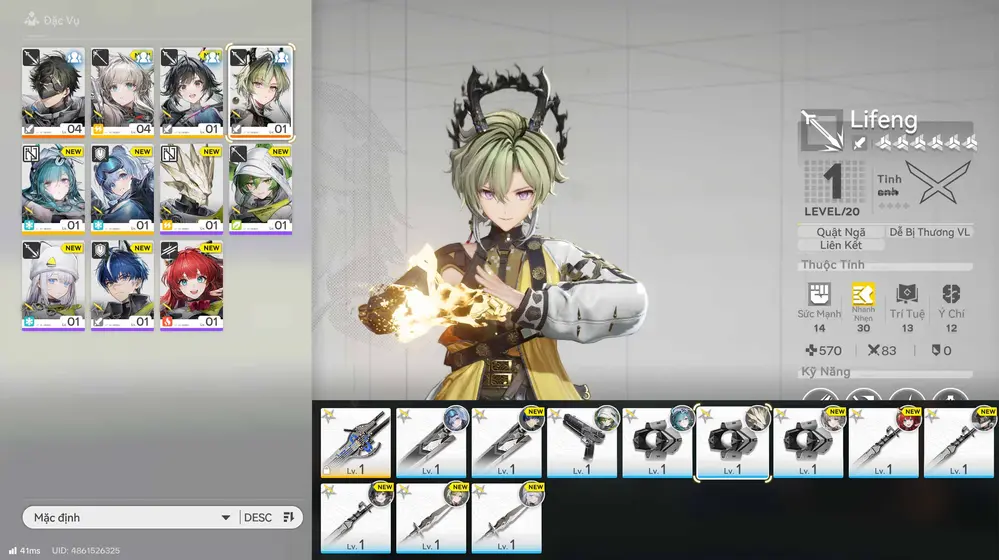
Task: Open the Mặc định sort dropdown
Action: pyautogui.click(x=132, y=517)
